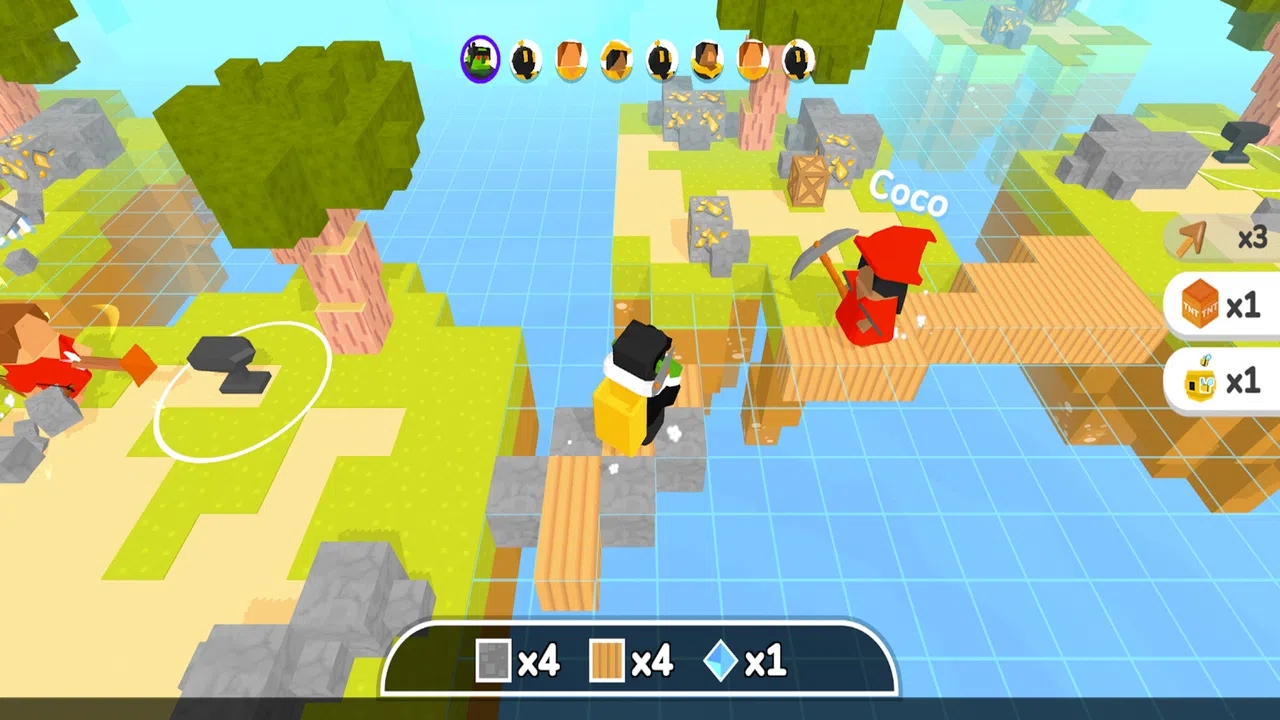This screenshot has height=720, width=1280.
Task: Select the beehive x1 item slot on the right
Action: pos(1216,381)
